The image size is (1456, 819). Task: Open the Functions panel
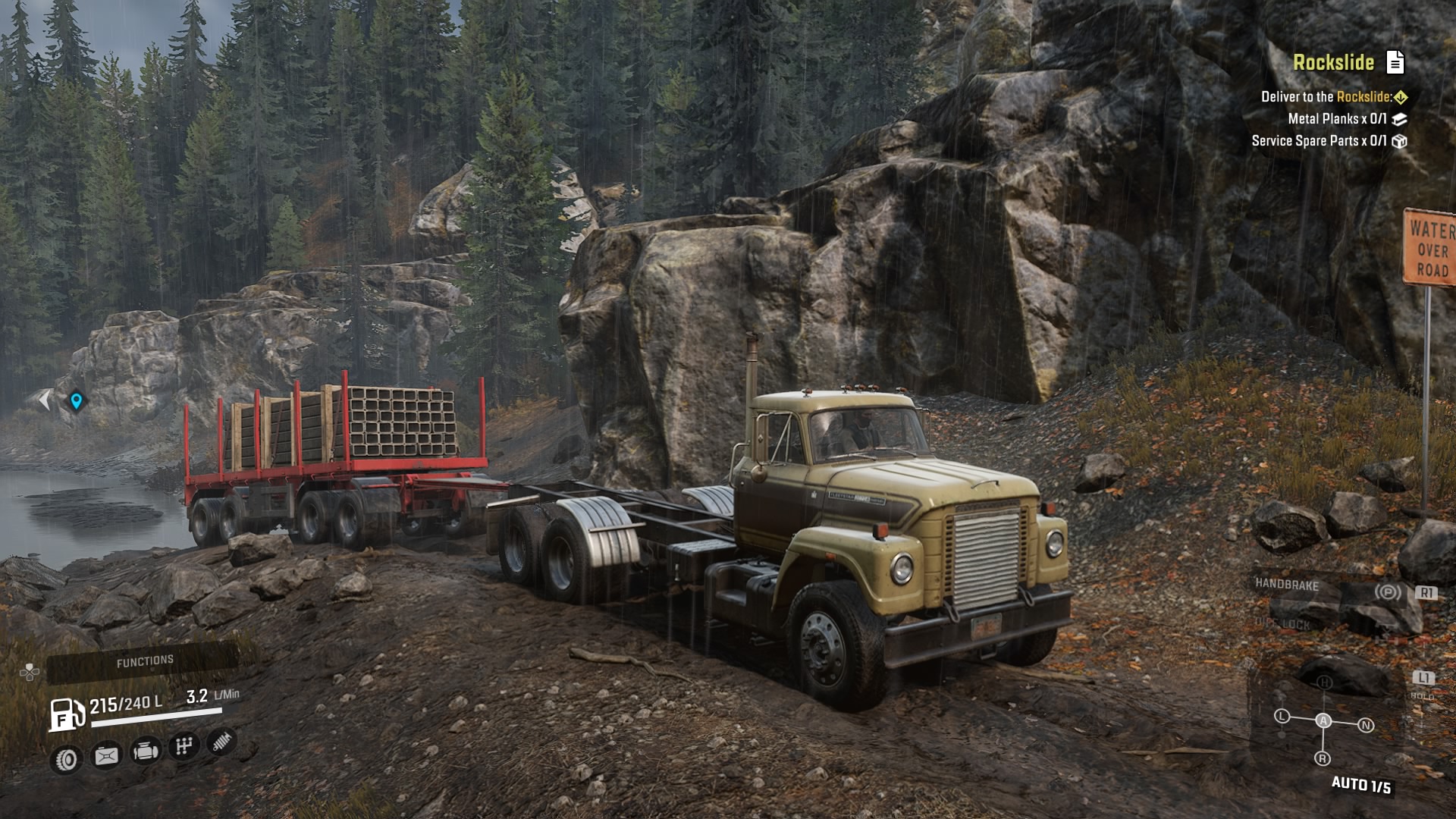point(145,662)
